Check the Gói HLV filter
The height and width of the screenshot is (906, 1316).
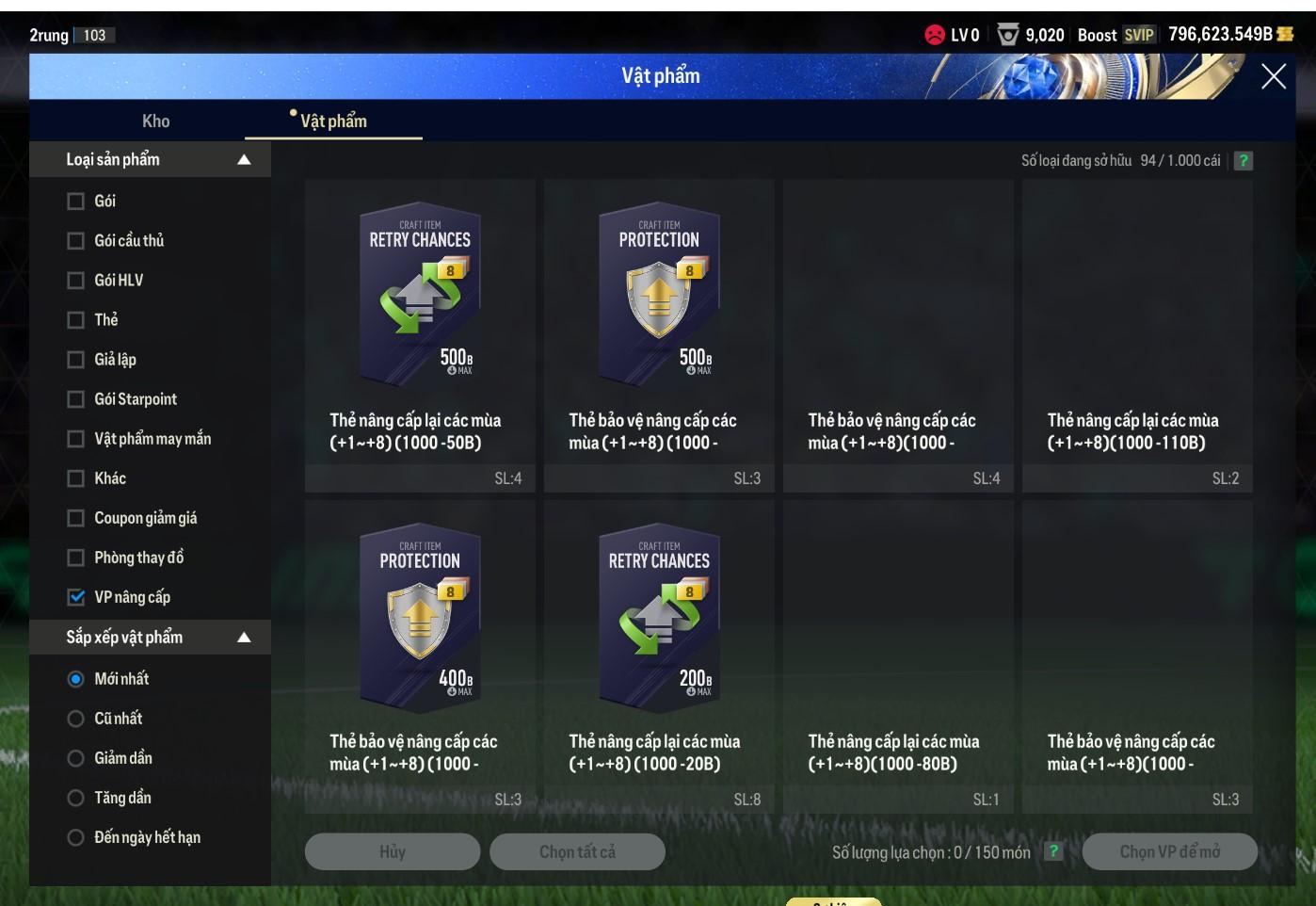pyautogui.click(x=76, y=281)
